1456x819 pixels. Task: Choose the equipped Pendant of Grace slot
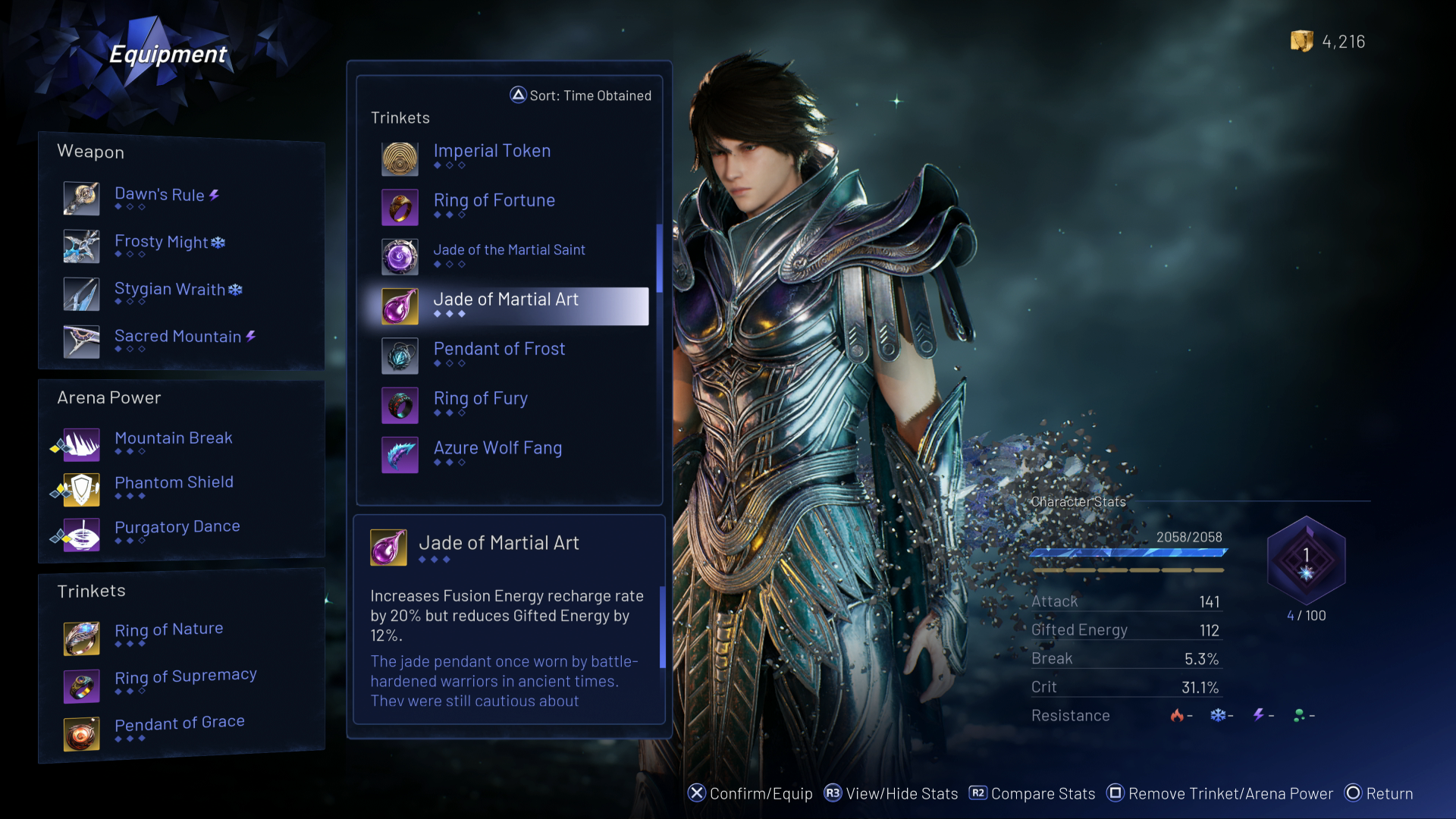click(179, 723)
